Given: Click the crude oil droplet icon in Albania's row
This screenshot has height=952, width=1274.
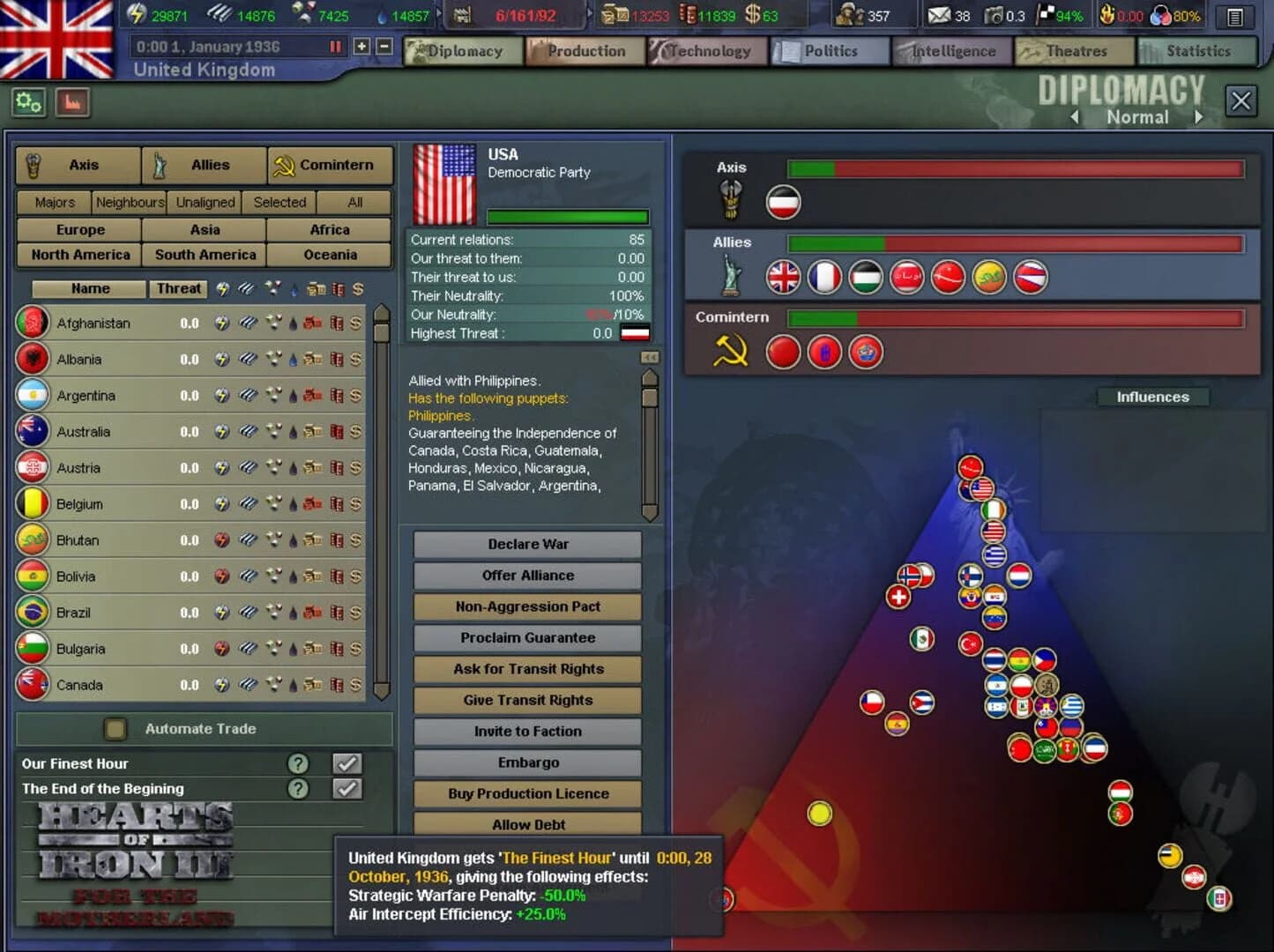Looking at the screenshot, I should point(294,359).
